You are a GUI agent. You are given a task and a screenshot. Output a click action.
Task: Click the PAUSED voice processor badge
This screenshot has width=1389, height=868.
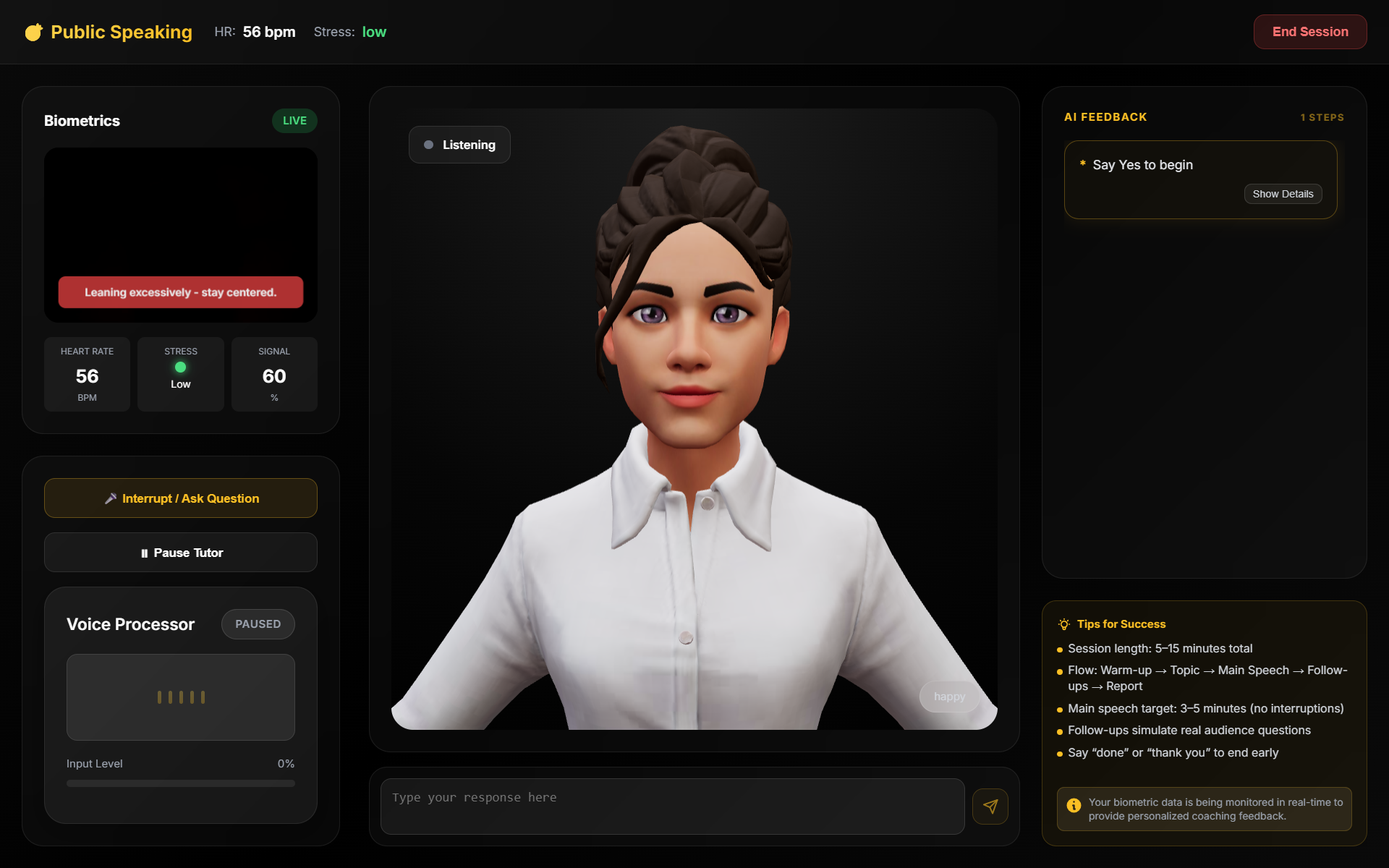tap(258, 624)
